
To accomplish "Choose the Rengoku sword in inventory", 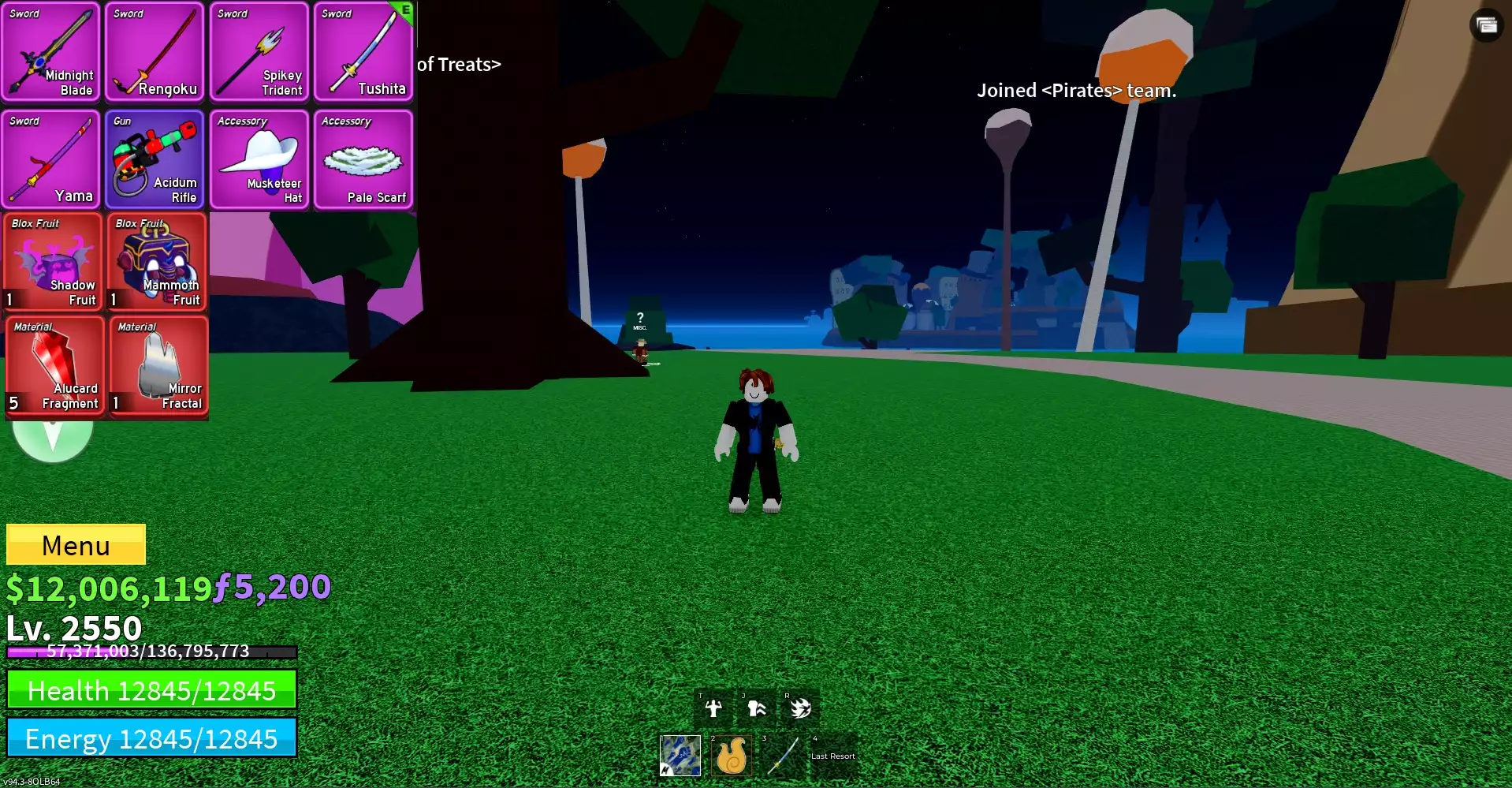I will (155, 52).
